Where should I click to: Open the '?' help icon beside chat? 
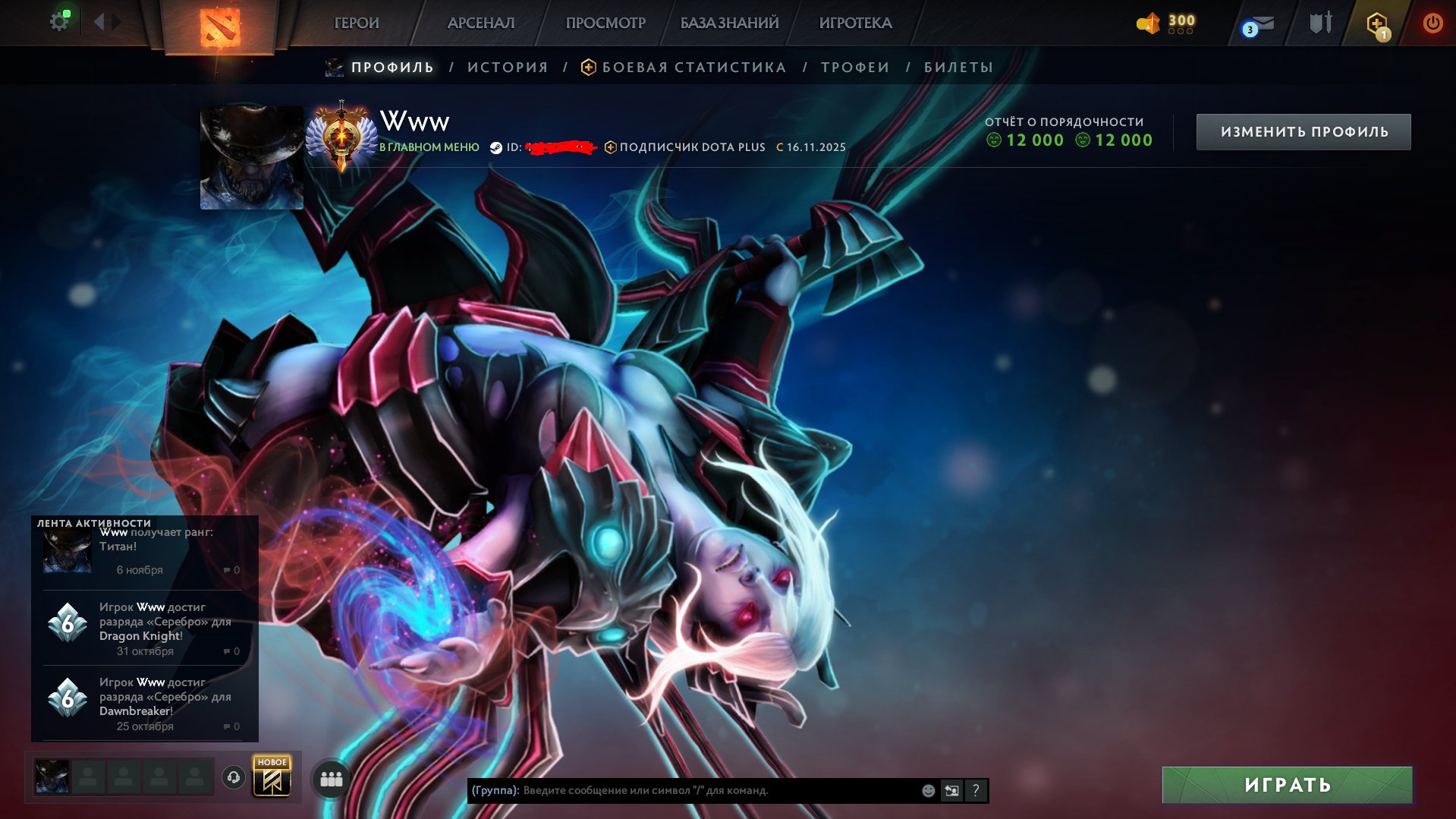pos(976,790)
